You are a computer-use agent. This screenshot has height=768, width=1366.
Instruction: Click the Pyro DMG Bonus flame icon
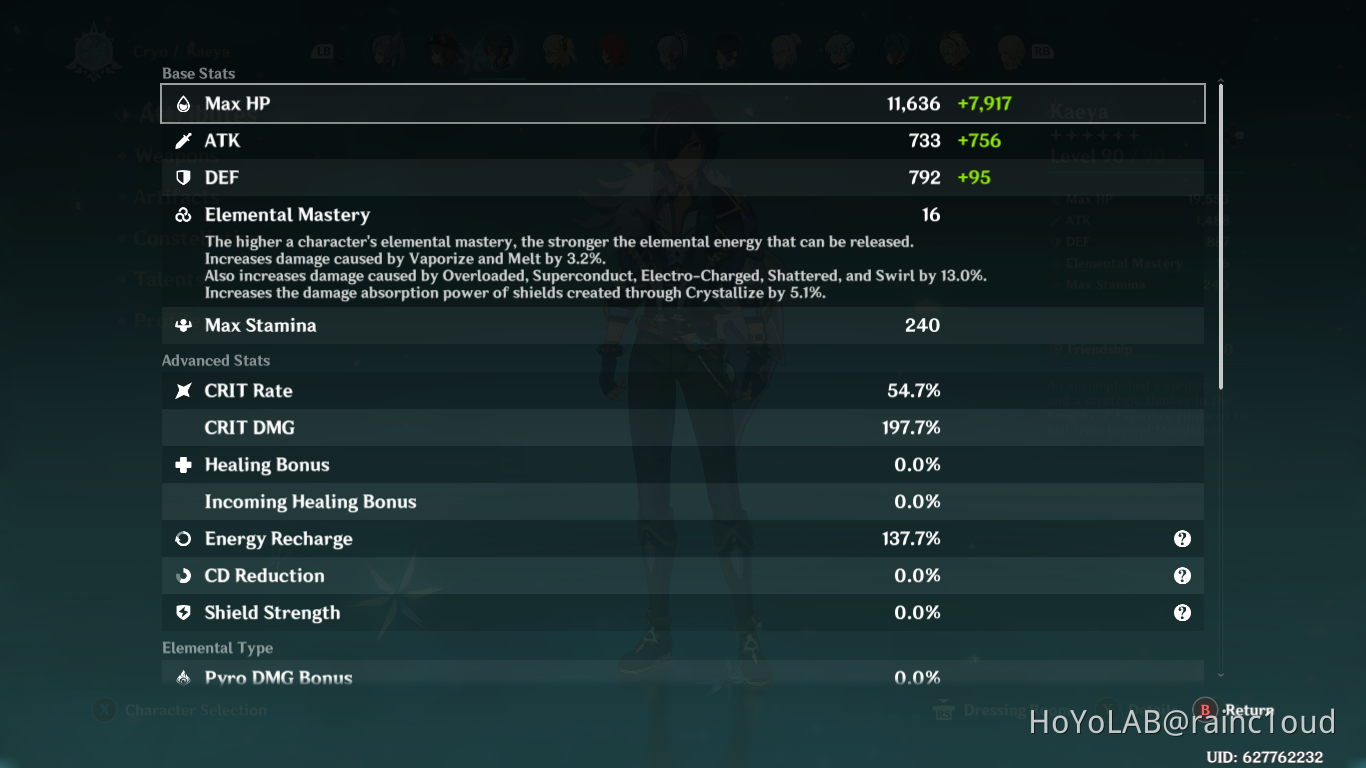pyautogui.click(x=185, y=677)
